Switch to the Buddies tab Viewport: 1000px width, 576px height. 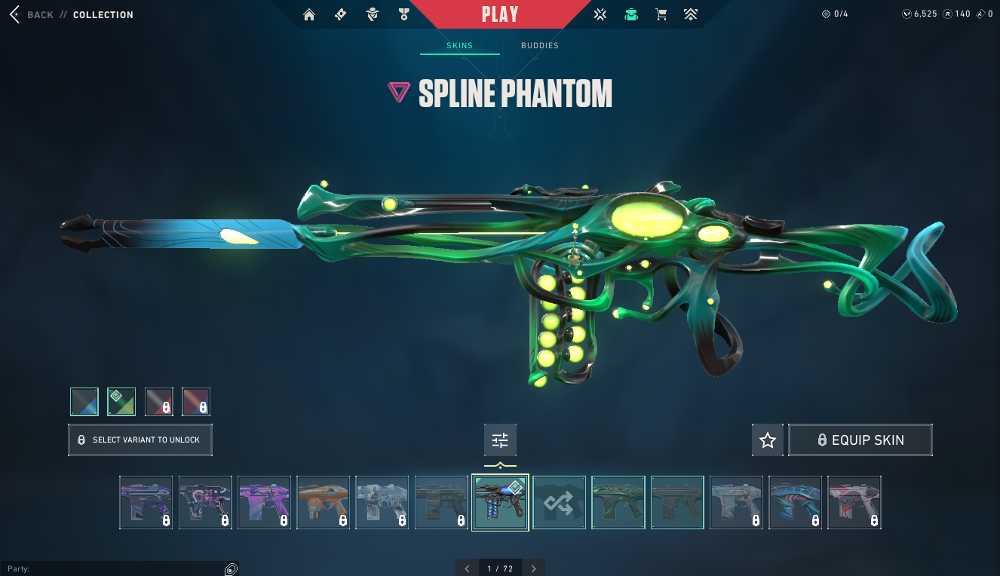point(540,46)
